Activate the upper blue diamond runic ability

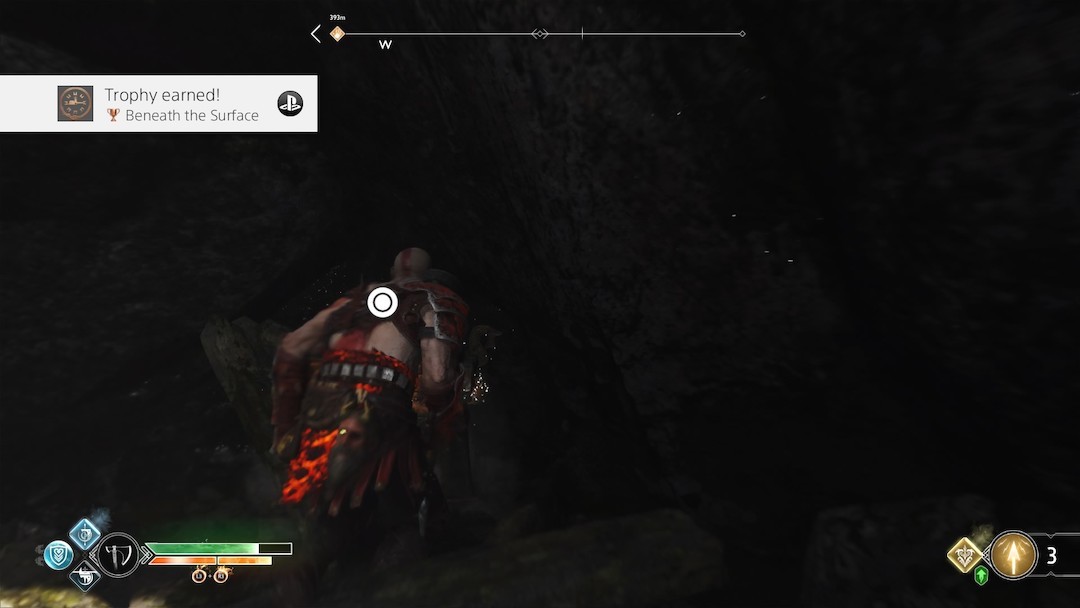pos(85,533)
